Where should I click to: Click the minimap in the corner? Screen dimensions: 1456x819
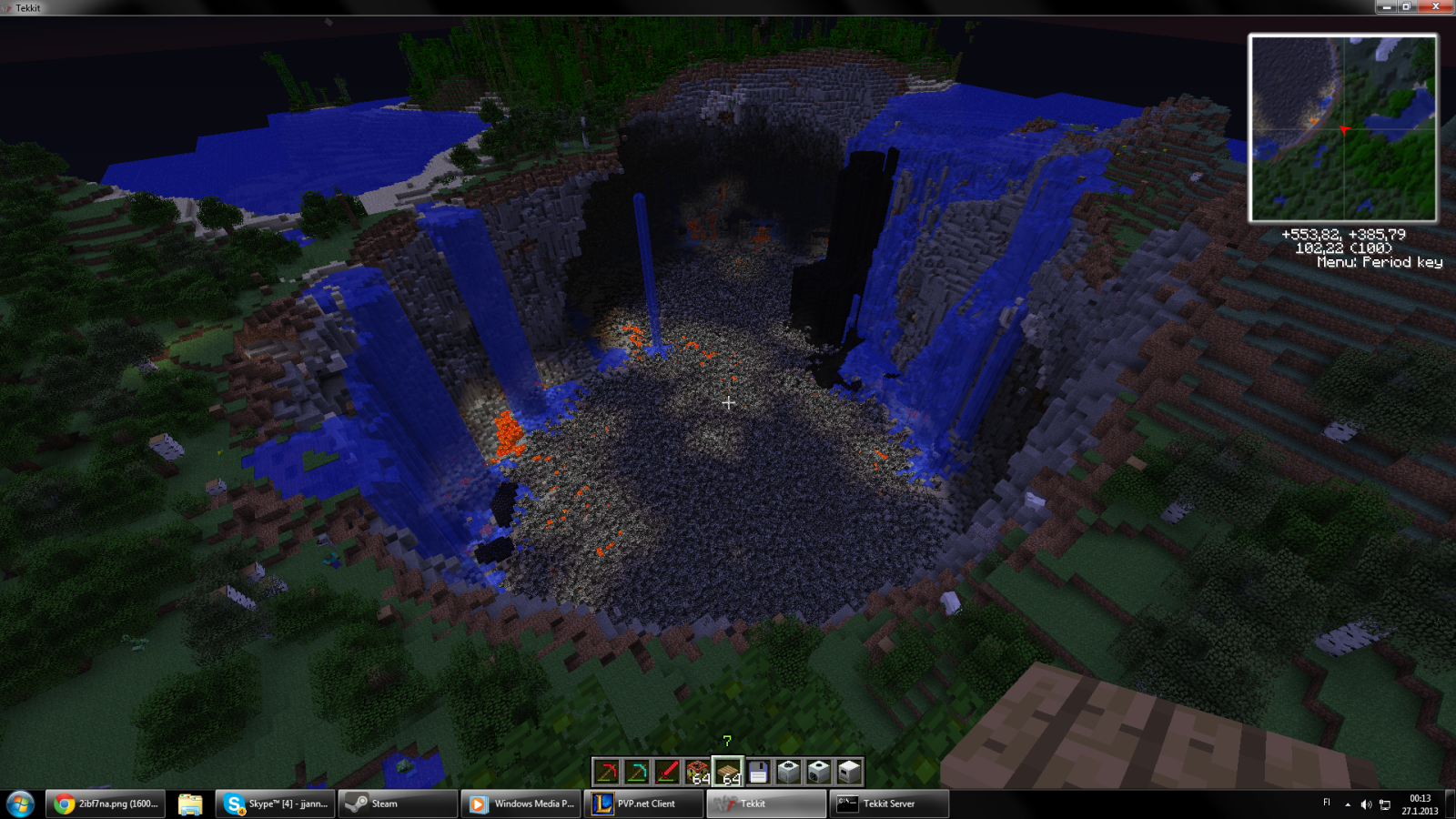1343,128
